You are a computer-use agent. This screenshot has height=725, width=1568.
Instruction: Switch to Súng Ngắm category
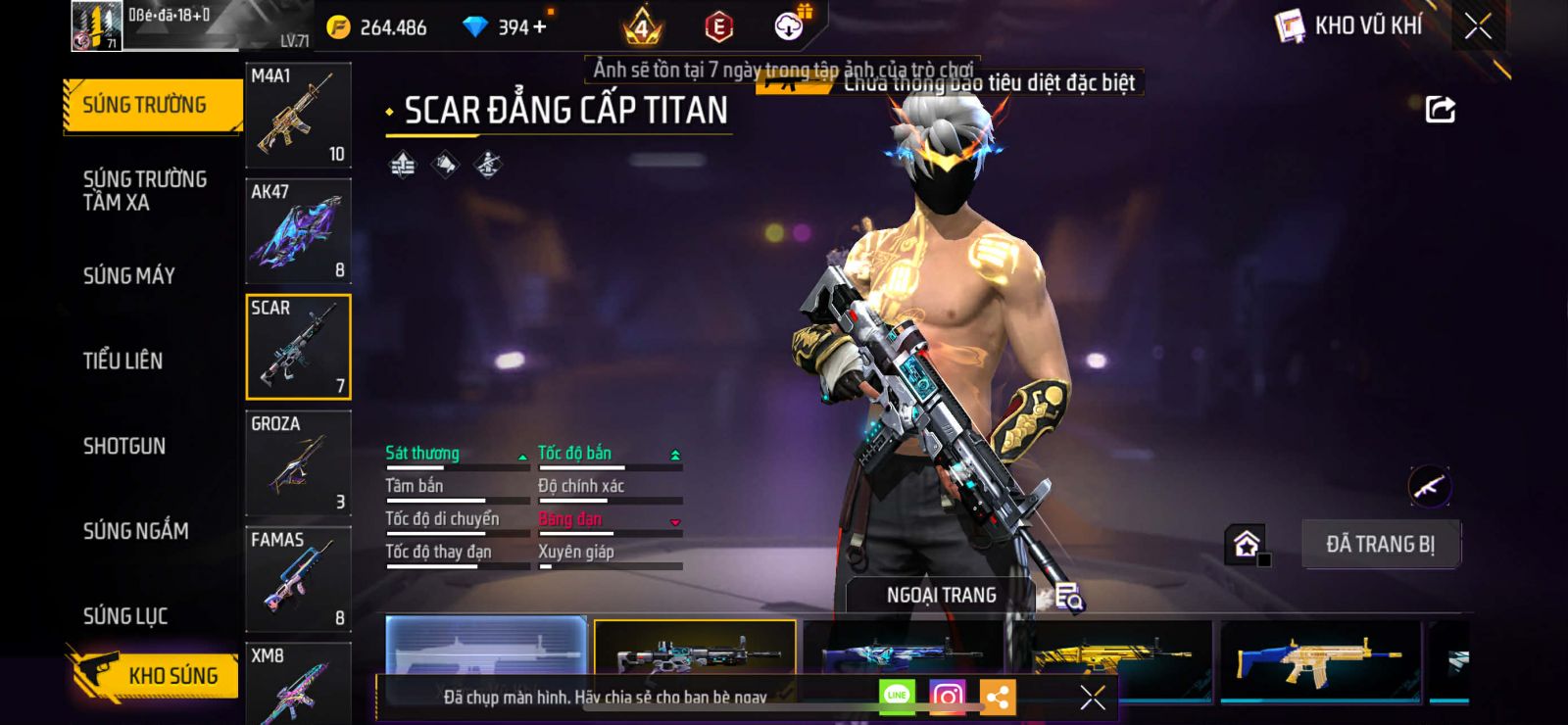tap(136, 531)
